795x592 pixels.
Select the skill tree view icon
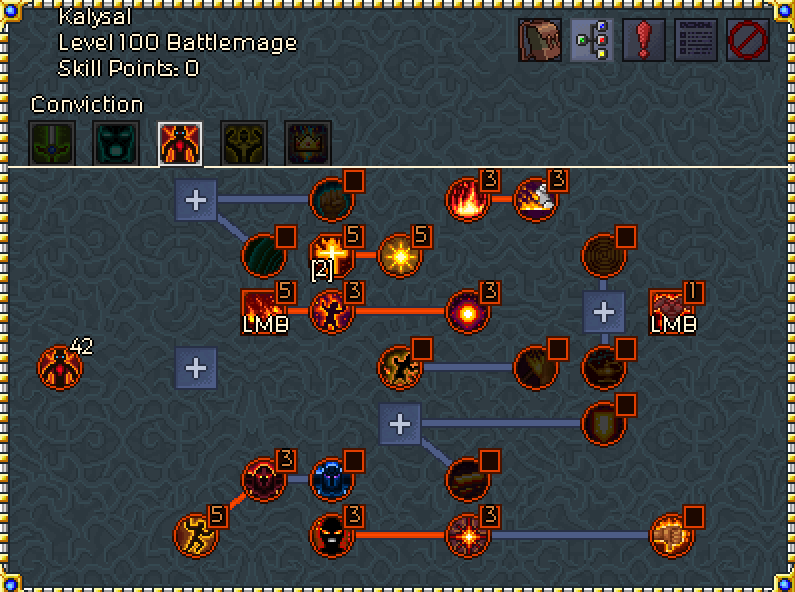[x=592, y=41]
